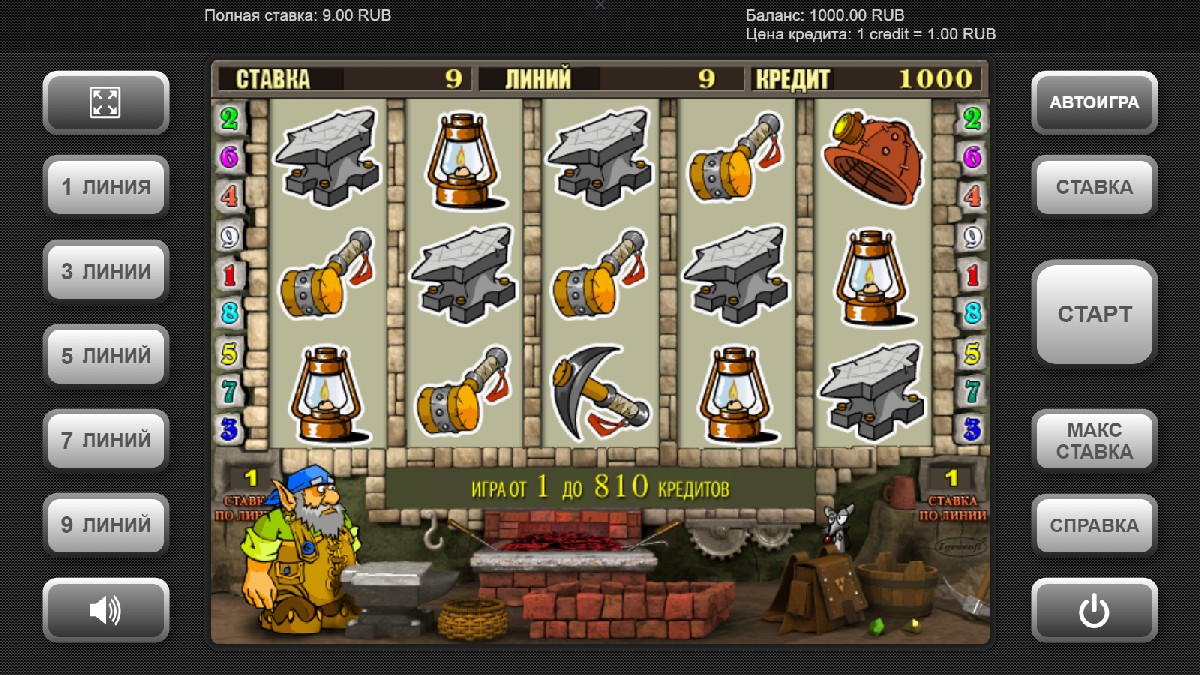Exit the game with the power button
This screenshot has width=1200, height=675.
click(x=1094, y=609)
